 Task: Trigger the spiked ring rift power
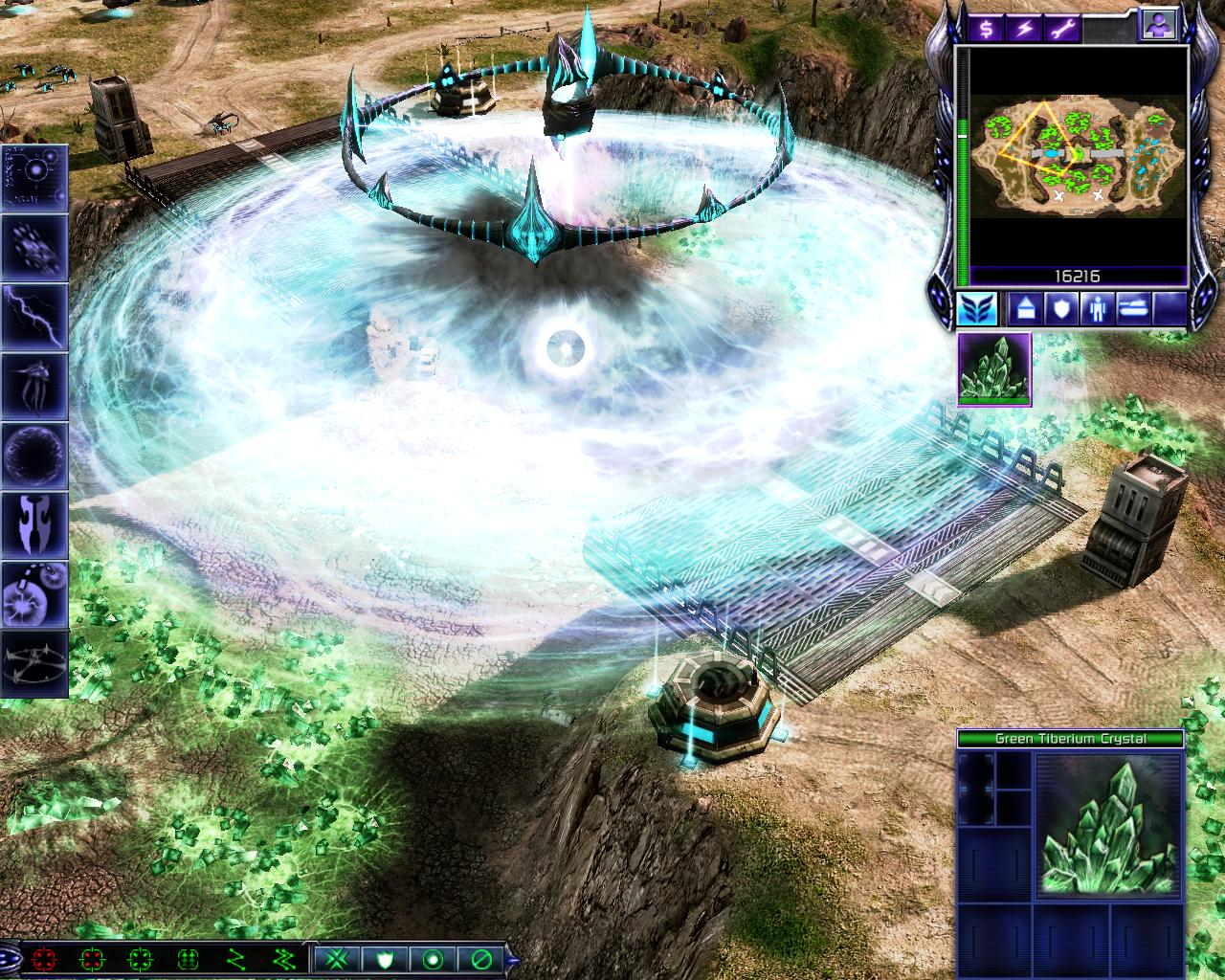coord(34,662)
